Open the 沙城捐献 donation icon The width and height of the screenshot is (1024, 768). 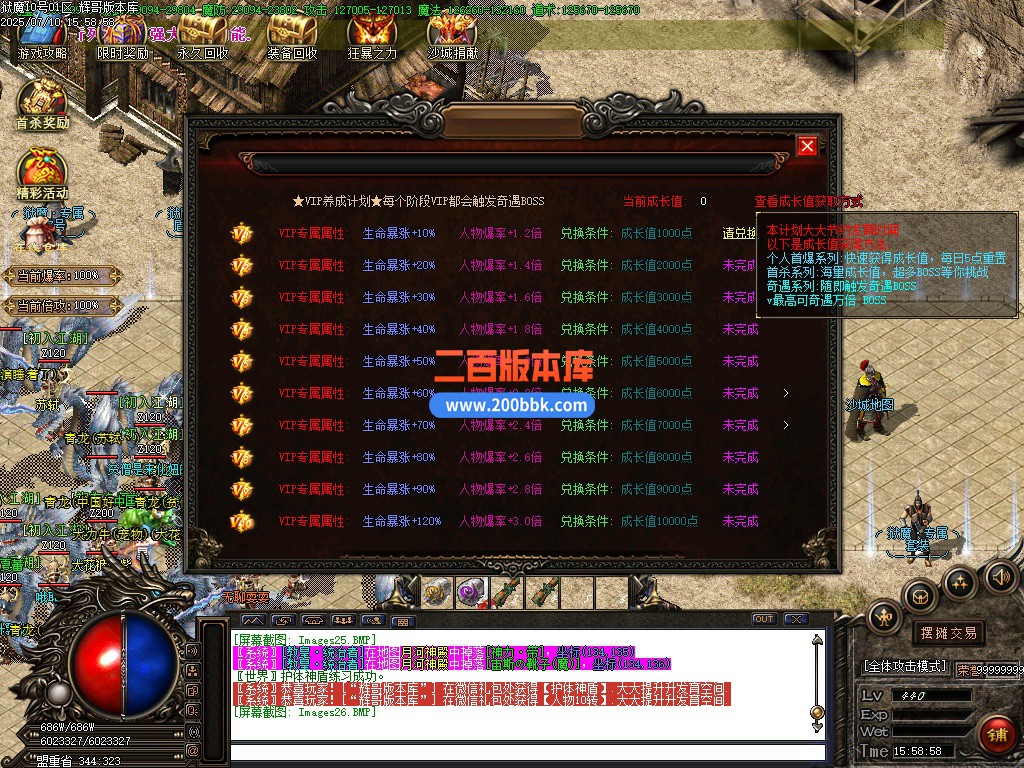pos(452,38)
